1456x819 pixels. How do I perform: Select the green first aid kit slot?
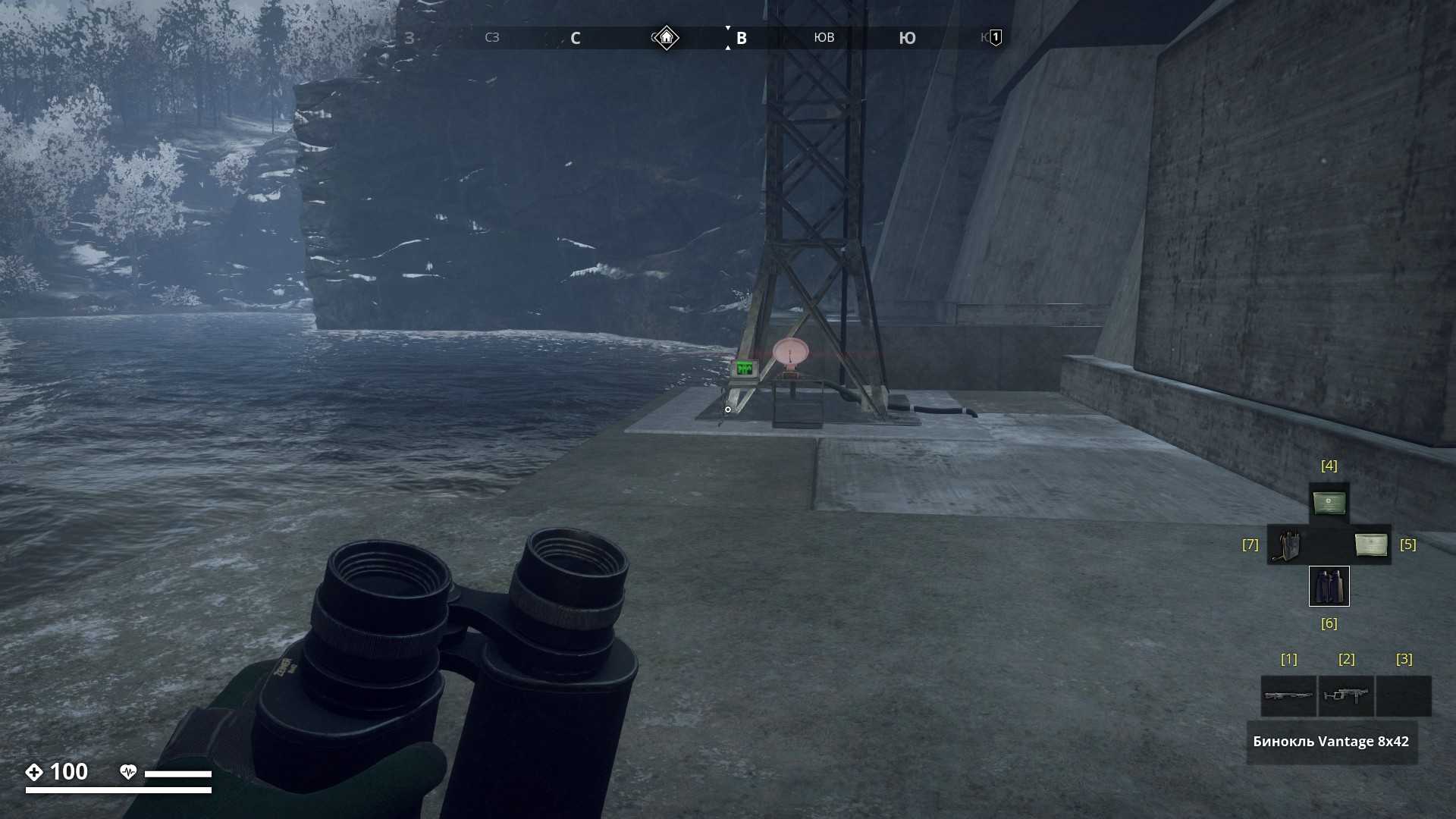tap(1329, 503)
